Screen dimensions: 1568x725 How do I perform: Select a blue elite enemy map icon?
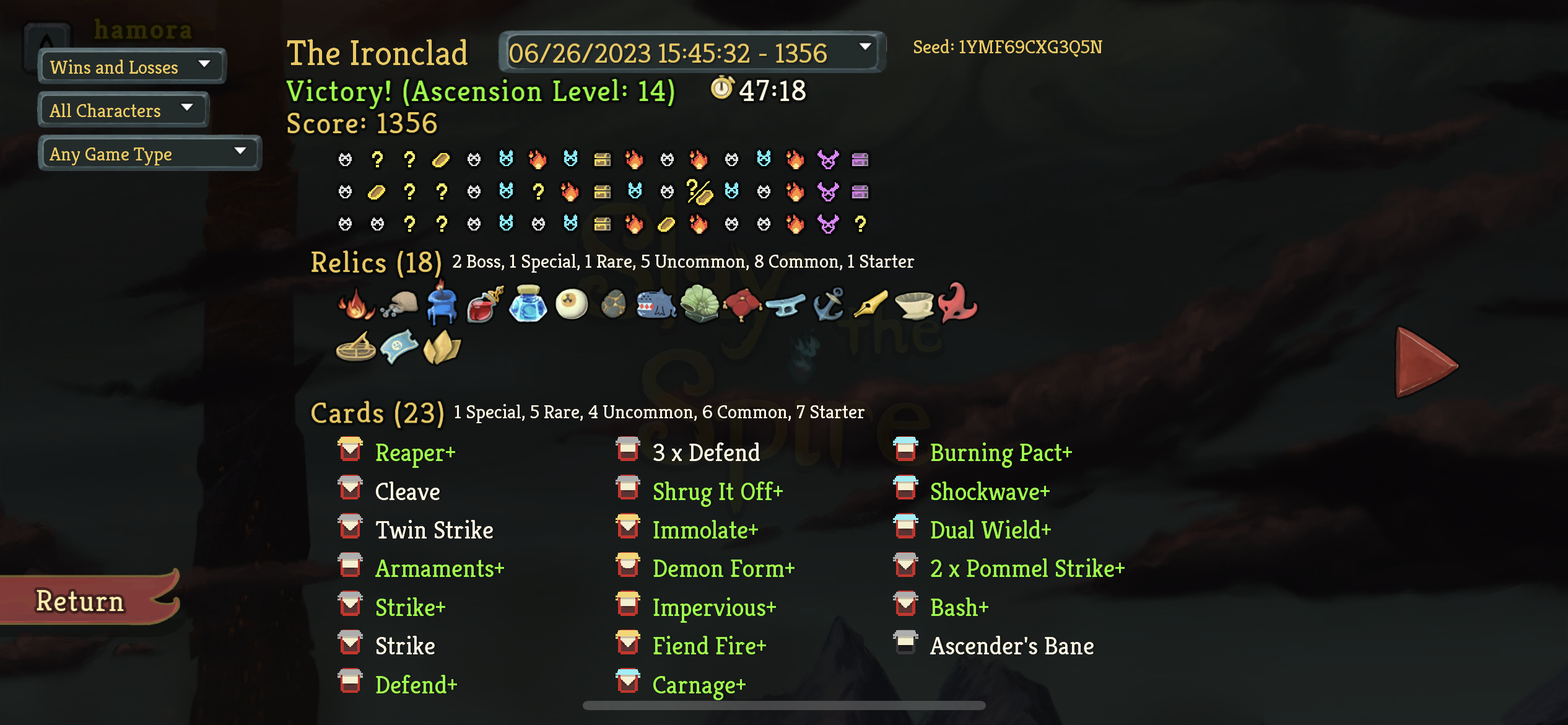(x=507, y=159)
